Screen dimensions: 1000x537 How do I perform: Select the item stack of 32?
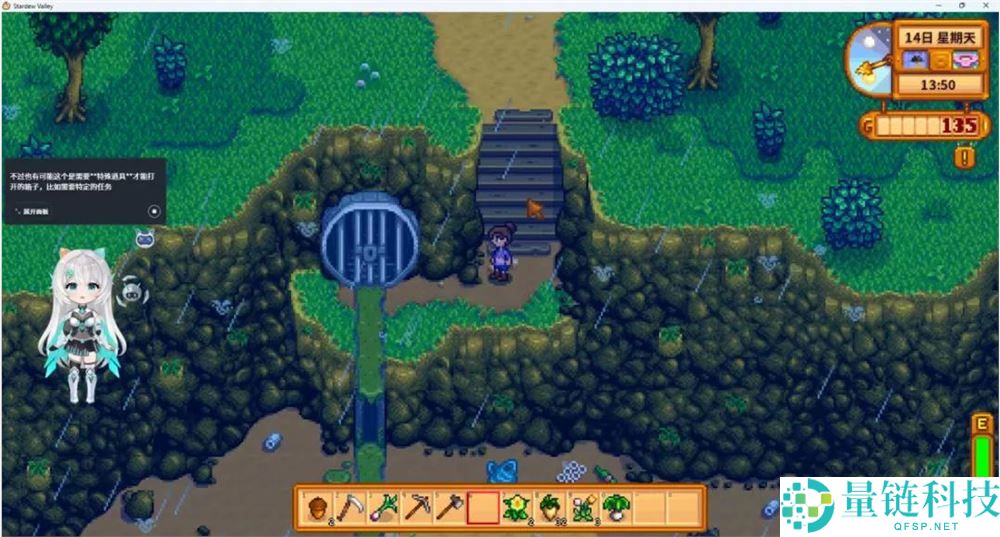pos(549,508)
